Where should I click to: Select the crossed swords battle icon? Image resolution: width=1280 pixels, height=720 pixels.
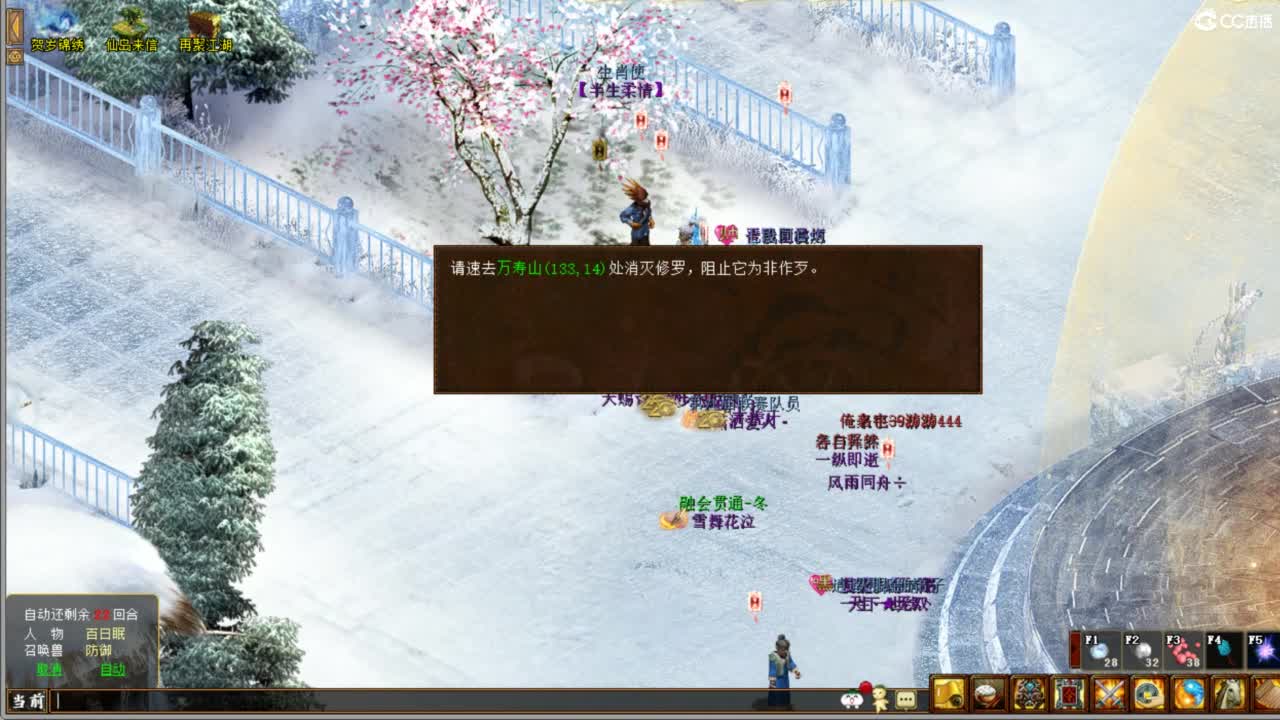pyautogui.click(x=1108, y=694)
